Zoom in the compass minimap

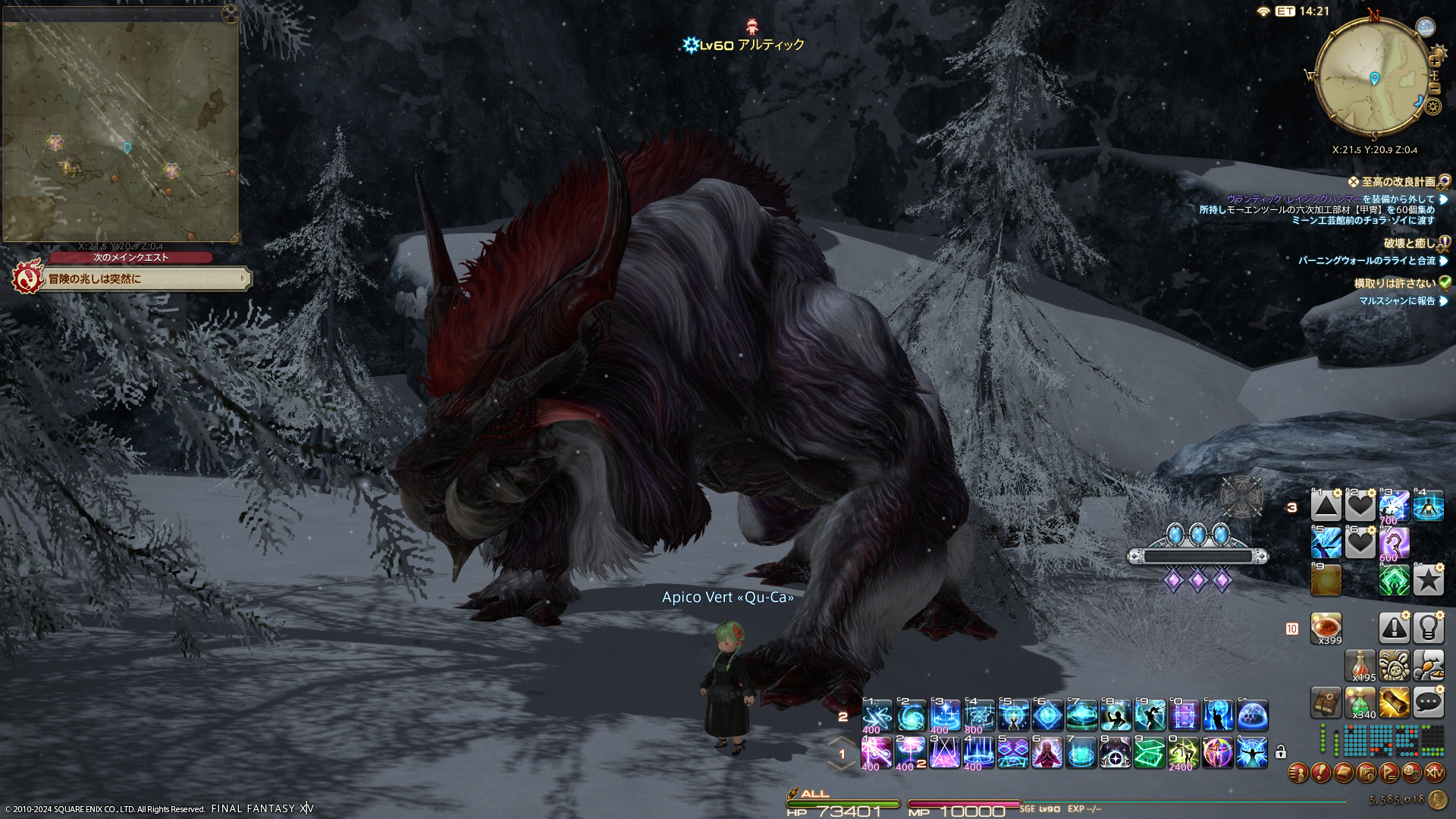click(x=1434, y=60)
